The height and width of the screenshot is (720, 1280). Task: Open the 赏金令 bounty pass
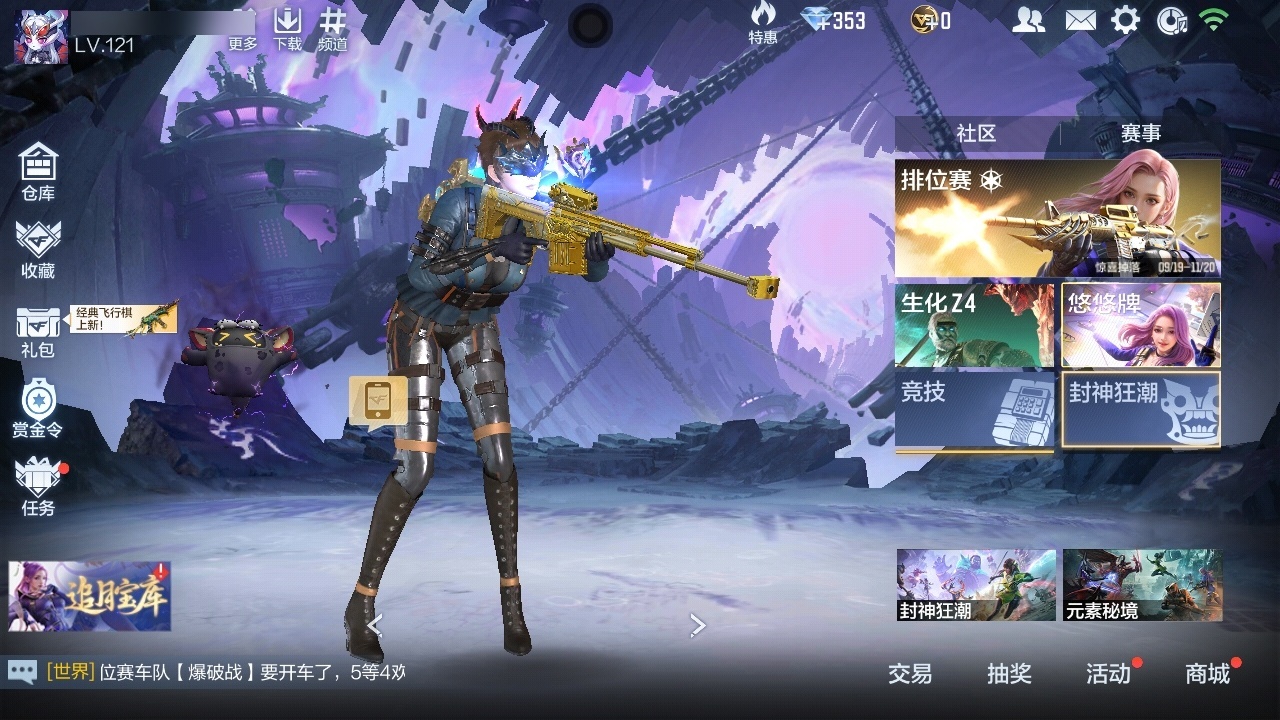click(38, 408)
